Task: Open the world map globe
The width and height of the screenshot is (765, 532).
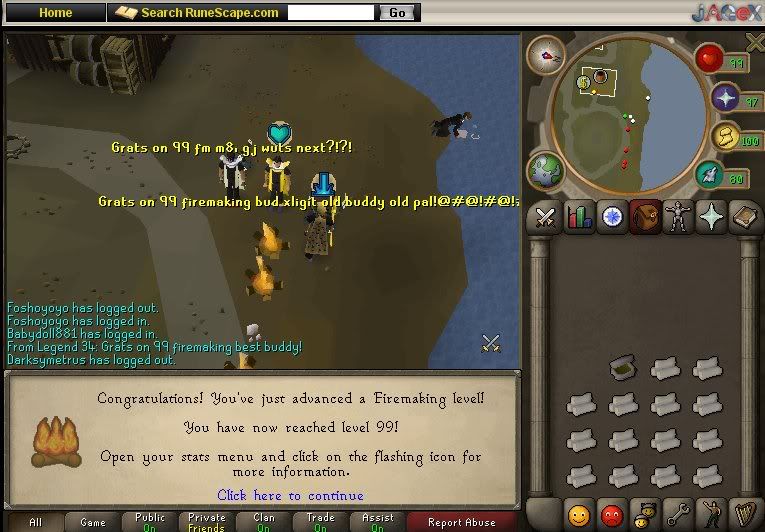Action: 545,169
